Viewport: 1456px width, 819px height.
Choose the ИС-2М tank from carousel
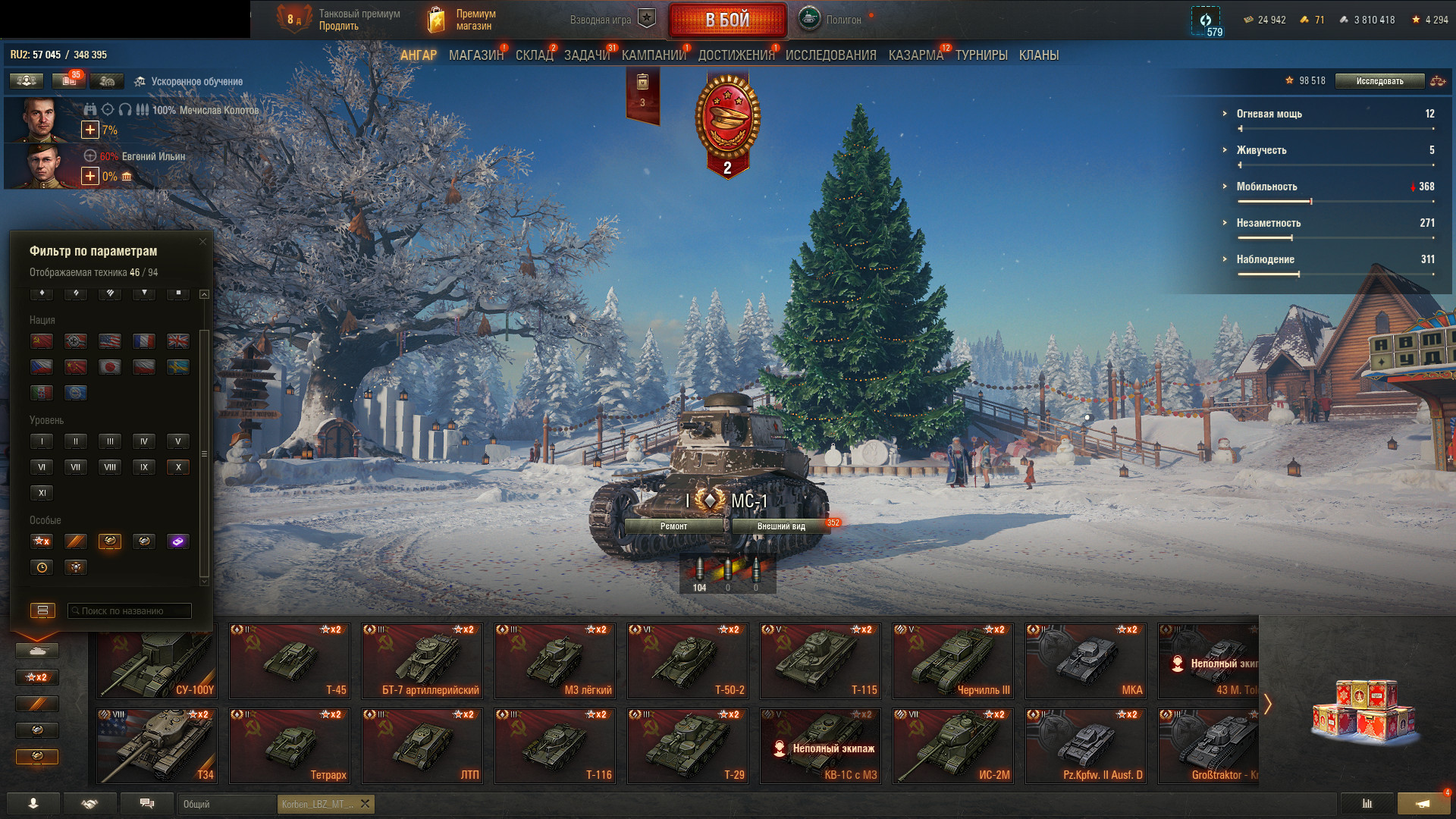952,745
